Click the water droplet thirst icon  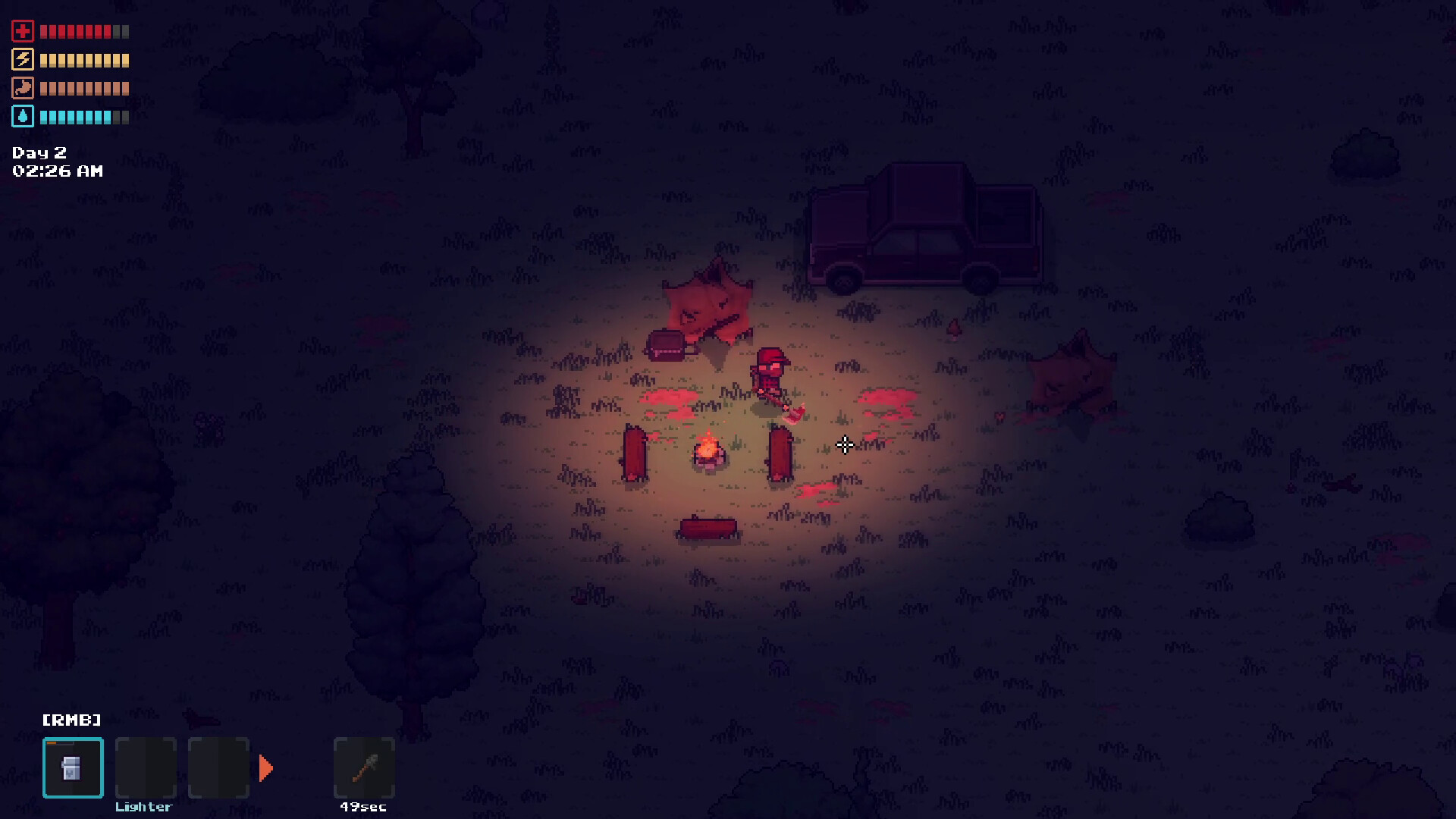23,116
